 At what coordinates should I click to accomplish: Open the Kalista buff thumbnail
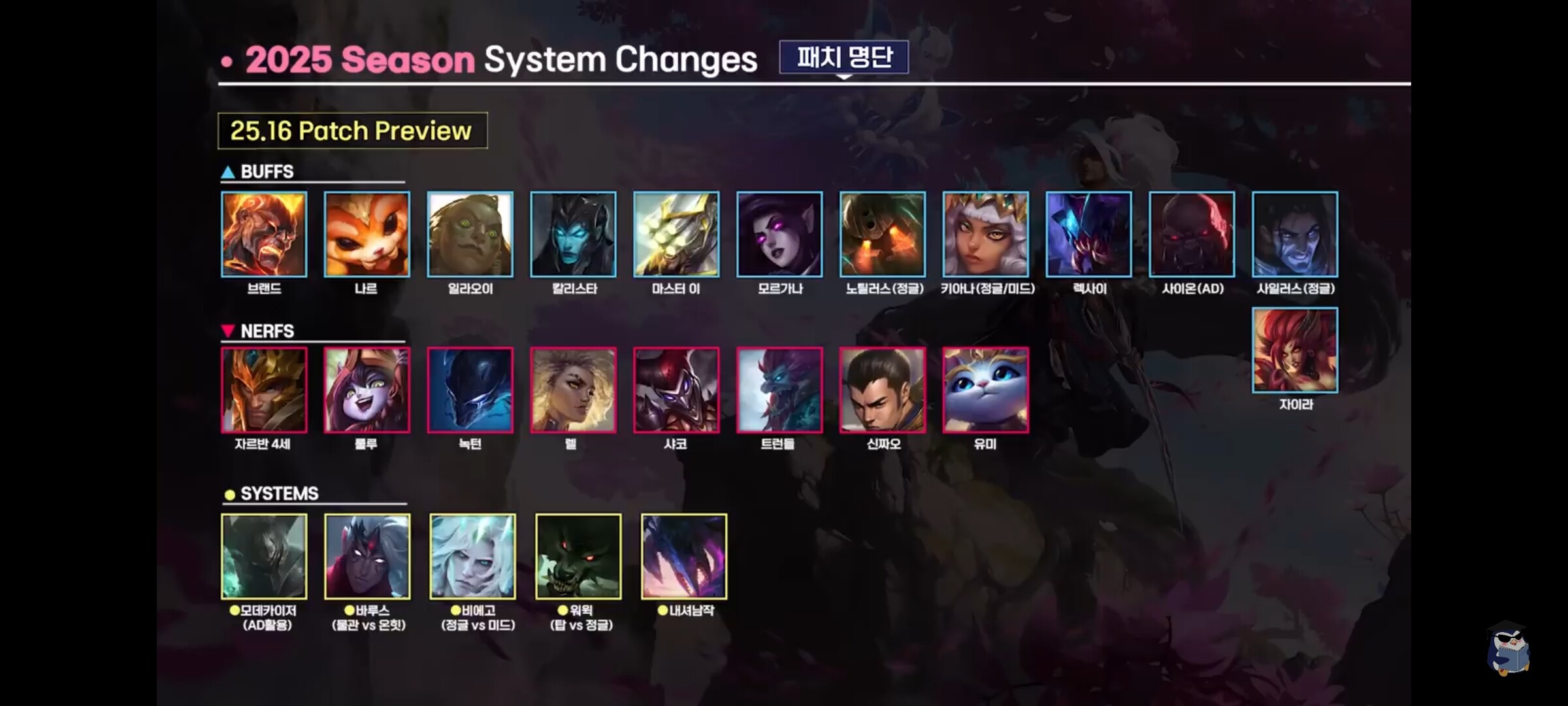[x=573, y=234]
